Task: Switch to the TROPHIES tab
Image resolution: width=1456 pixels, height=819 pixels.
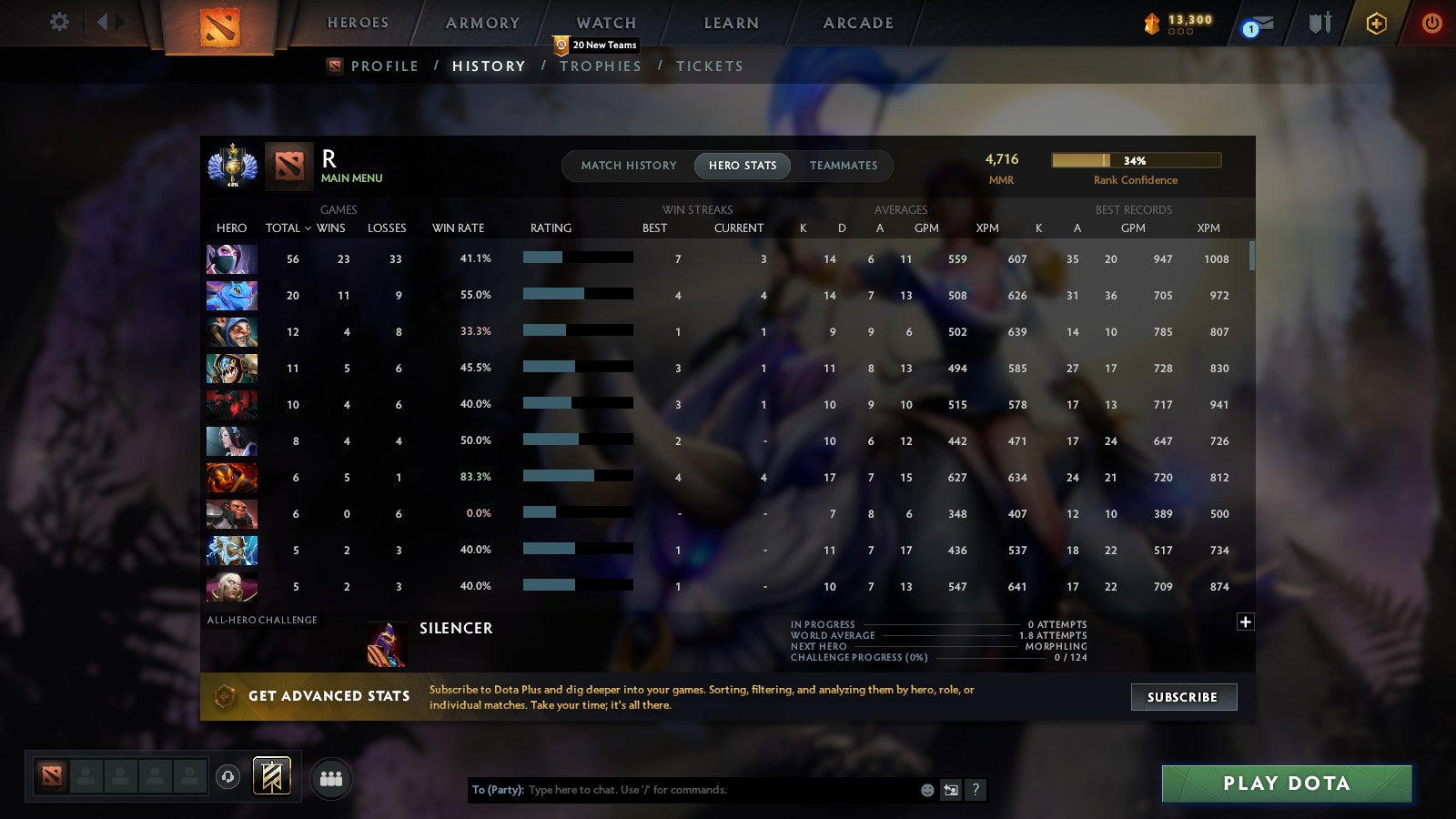Action: (600, 66)
